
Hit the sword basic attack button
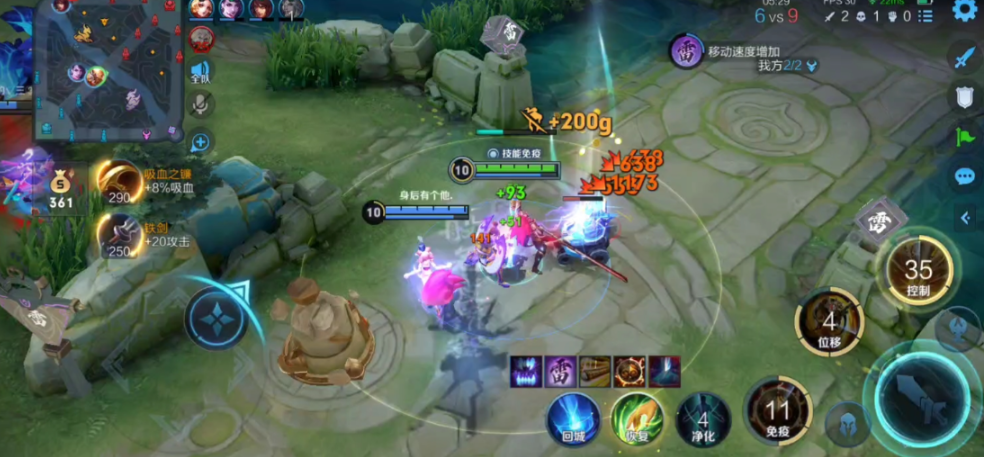[924, 393]
